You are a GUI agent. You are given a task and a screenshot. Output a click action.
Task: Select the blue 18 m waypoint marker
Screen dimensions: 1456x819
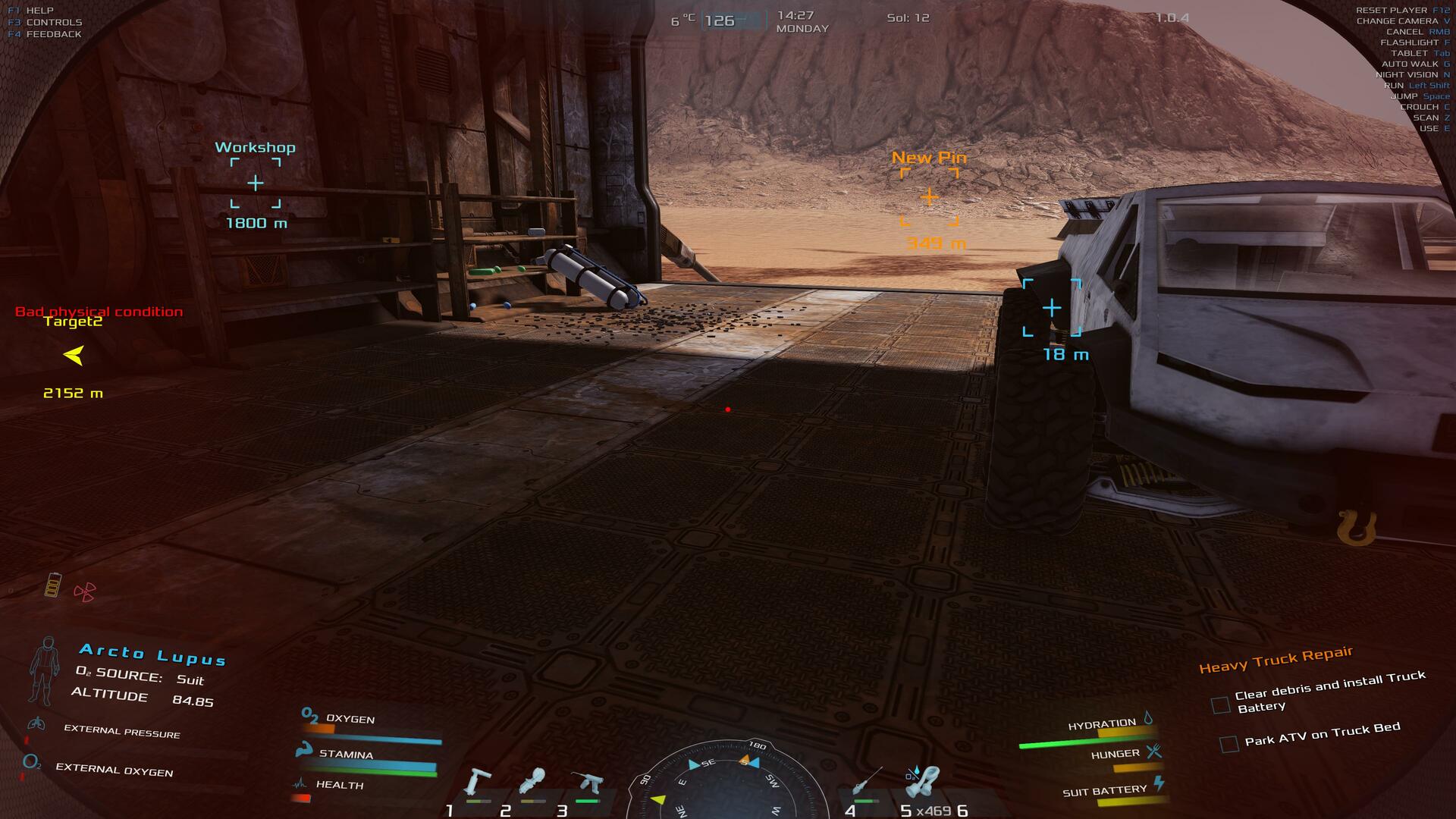(1052, 308)
